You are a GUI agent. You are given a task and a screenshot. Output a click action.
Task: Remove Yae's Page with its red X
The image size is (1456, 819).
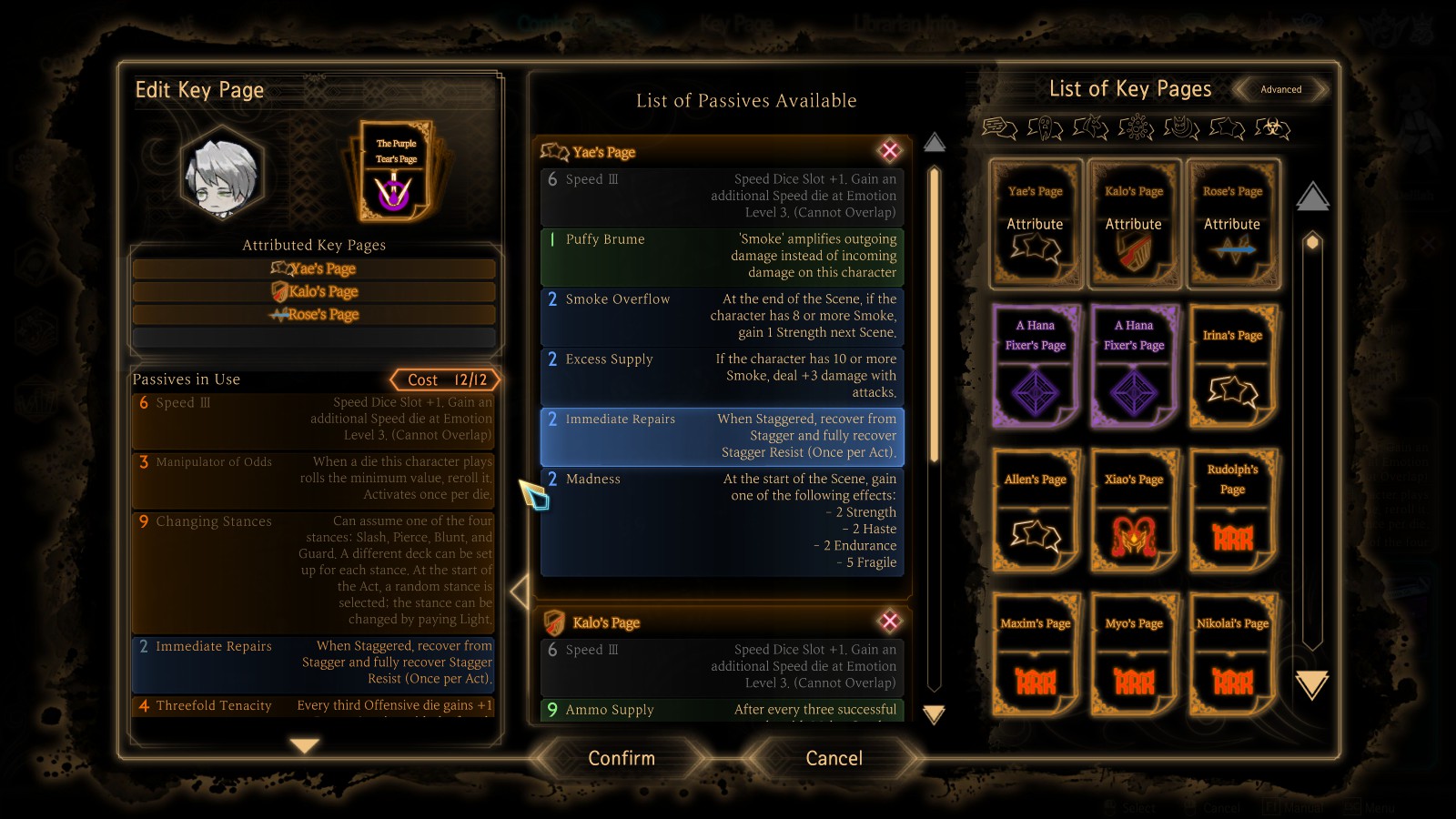pos(889,151)
